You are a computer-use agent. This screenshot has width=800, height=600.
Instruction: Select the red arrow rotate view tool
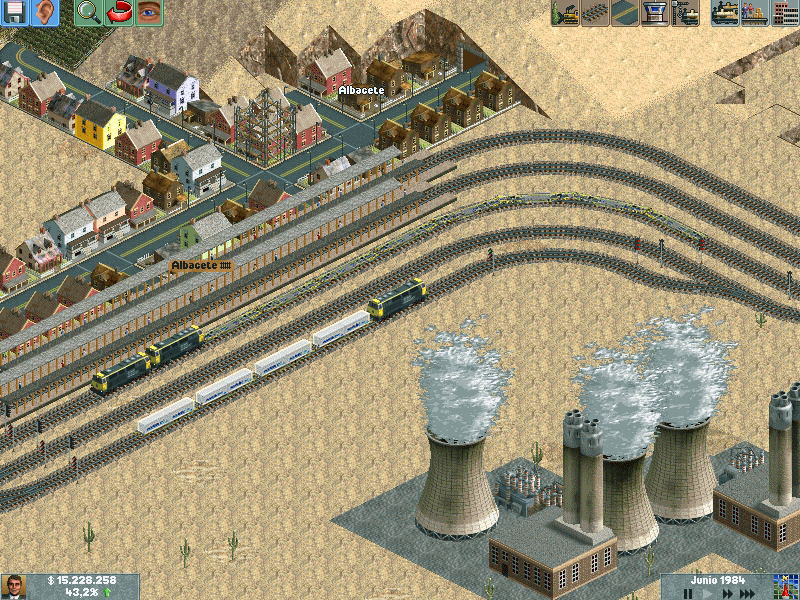[x=119, y=13]
